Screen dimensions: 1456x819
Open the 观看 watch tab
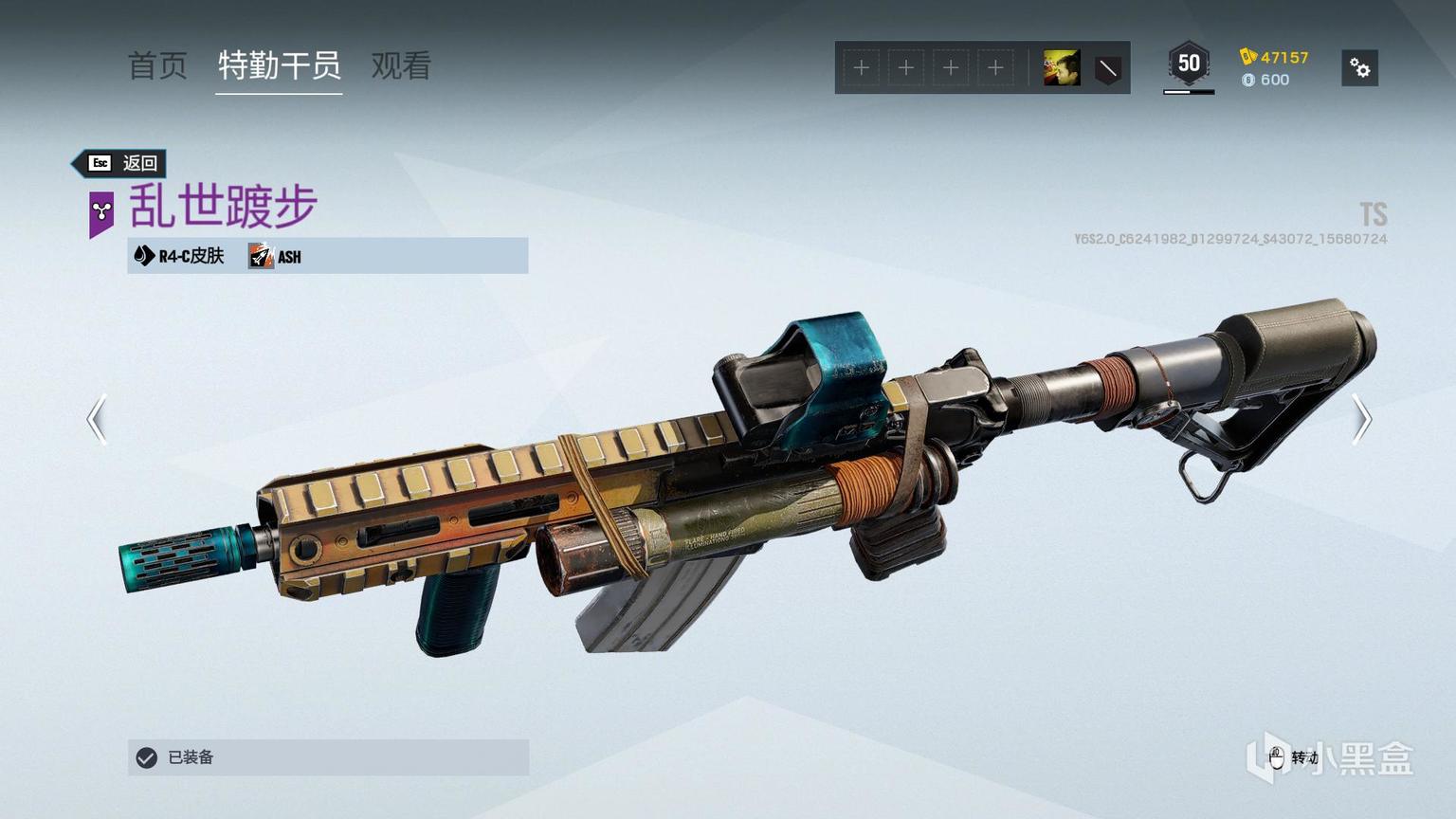coord(401,66)
